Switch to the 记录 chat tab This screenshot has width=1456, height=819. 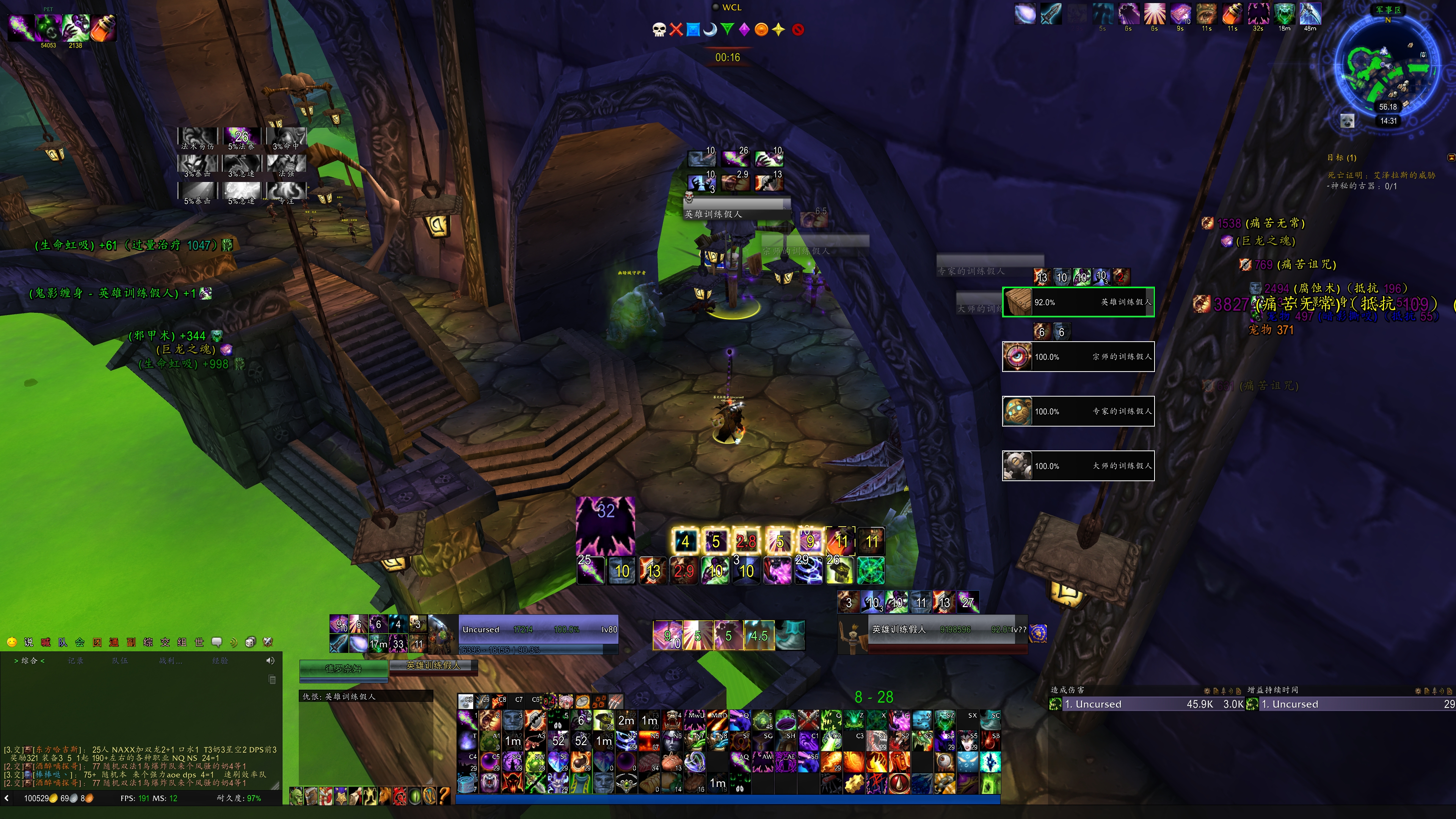[76, 660]
